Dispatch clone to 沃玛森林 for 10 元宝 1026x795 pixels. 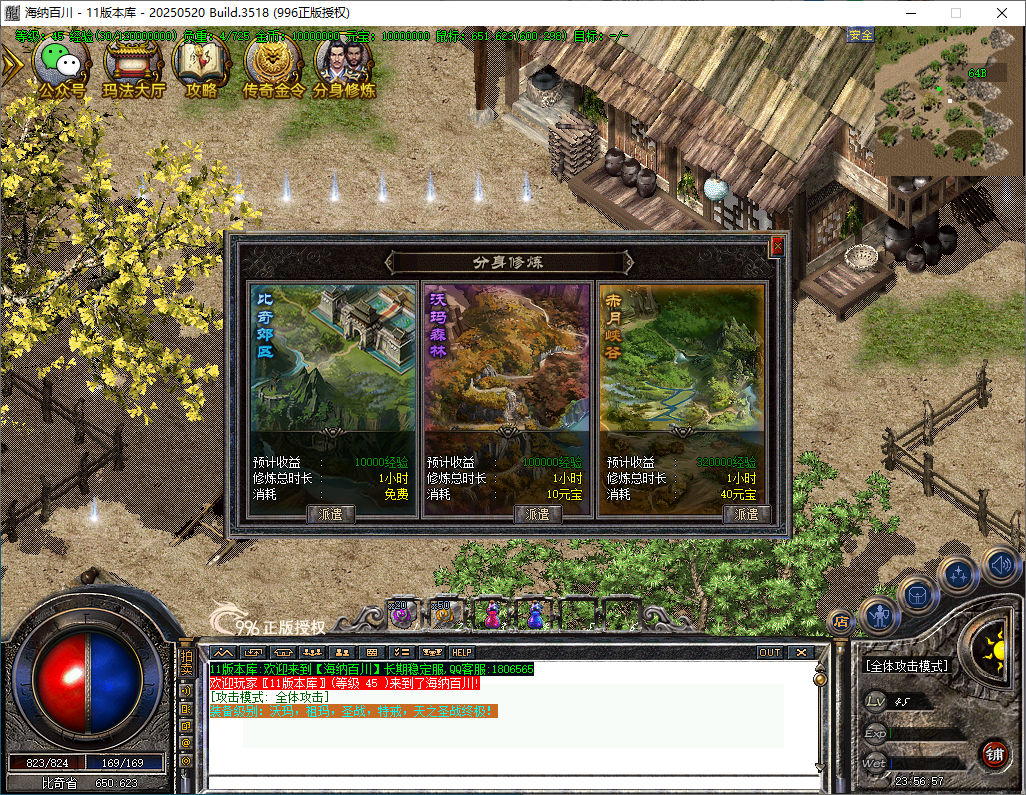(538, 514)
